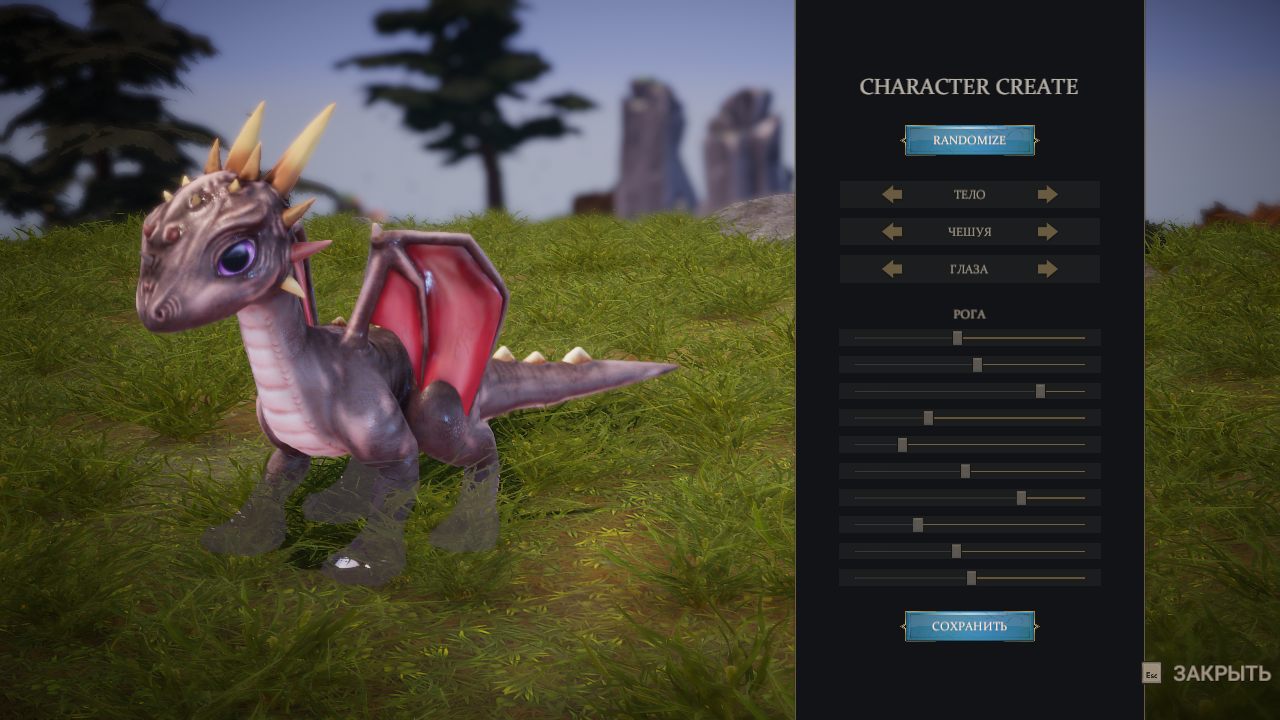Save the character with СОХРАНИТЬ
The width and height of the screenshot is (1280, 720).
point(969,627)
